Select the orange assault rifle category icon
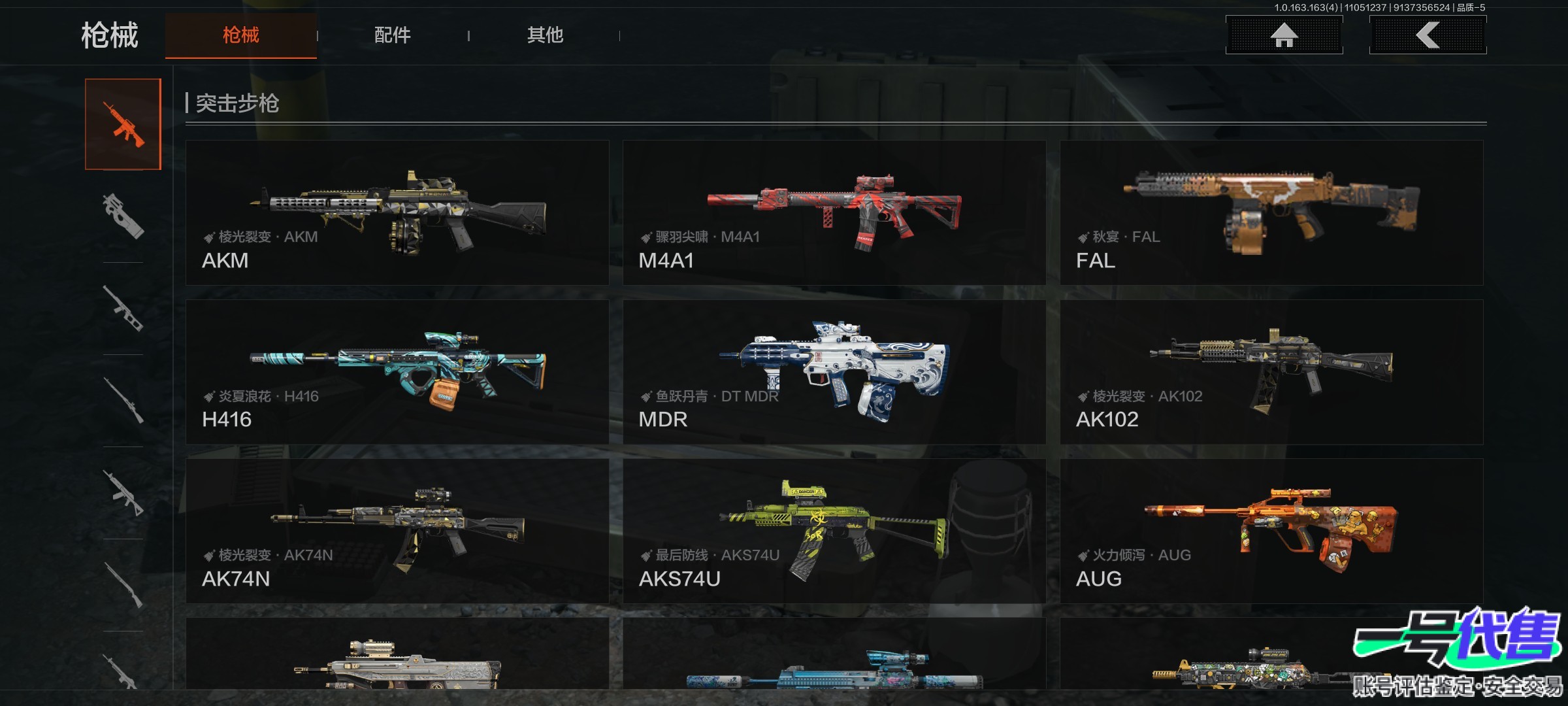This screenshot has height=706, width=1568. [x=123, y=124]
